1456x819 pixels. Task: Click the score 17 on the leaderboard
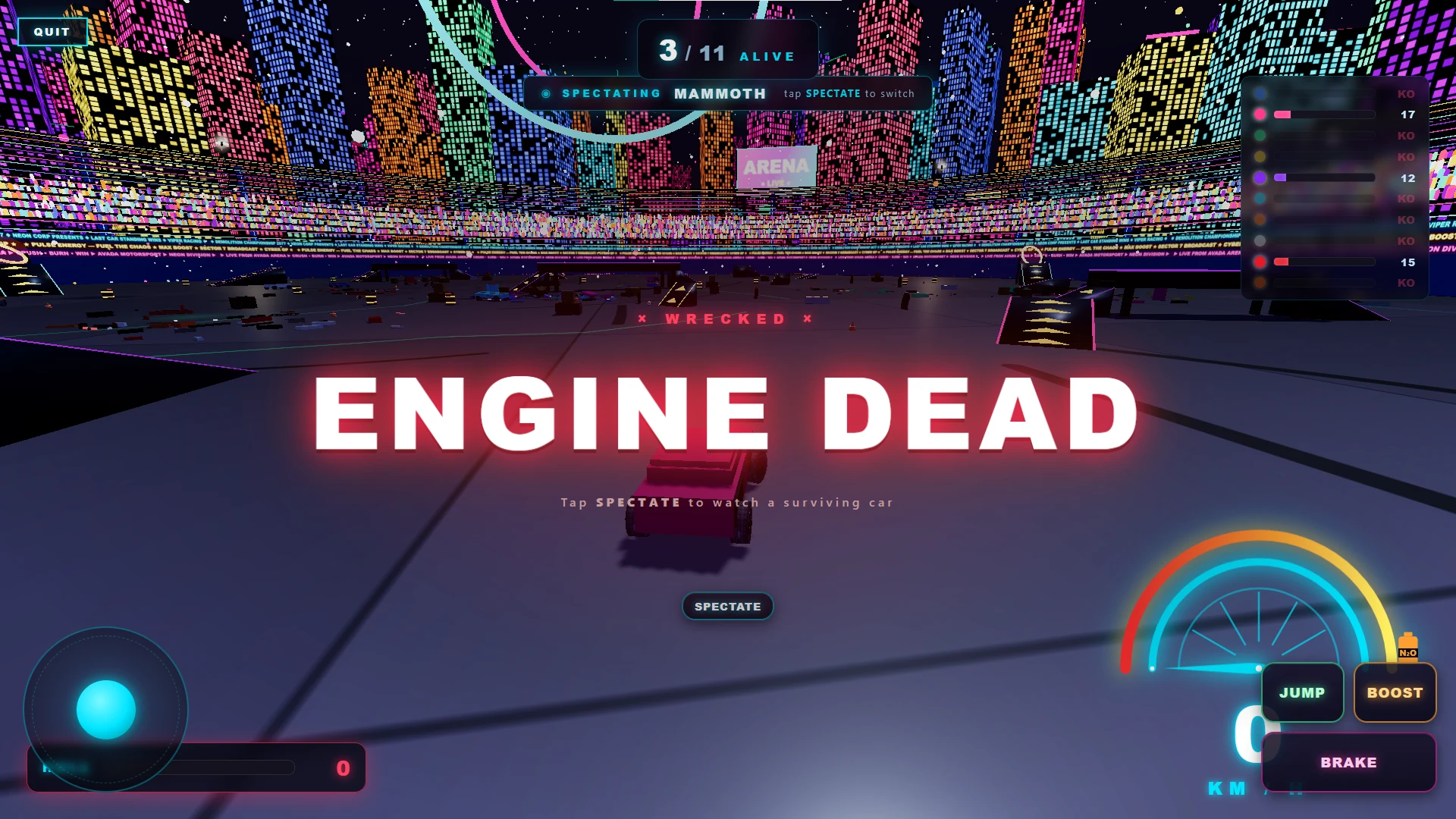click(1407, 115)
